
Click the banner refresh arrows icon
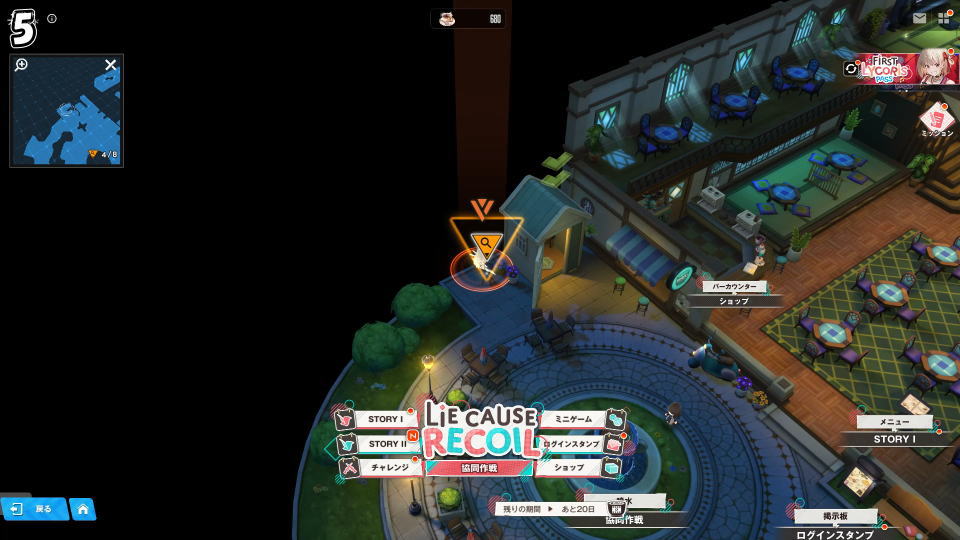(851, 69)
